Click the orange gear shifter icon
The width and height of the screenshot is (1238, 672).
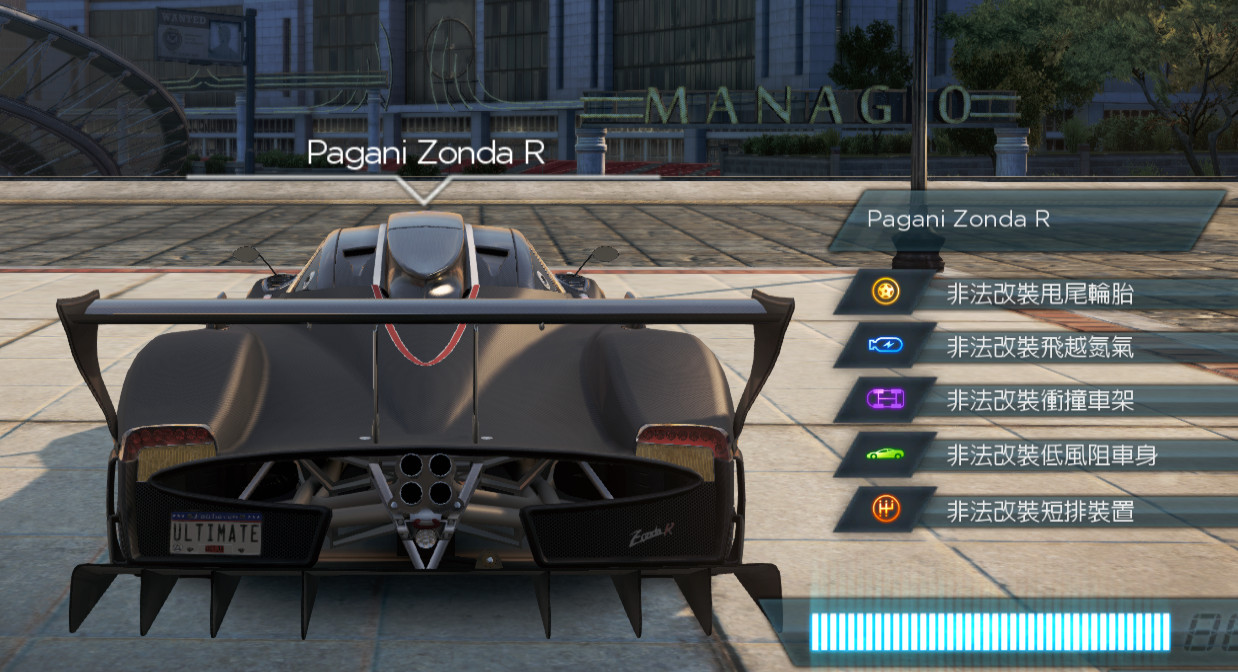[885, 509]
